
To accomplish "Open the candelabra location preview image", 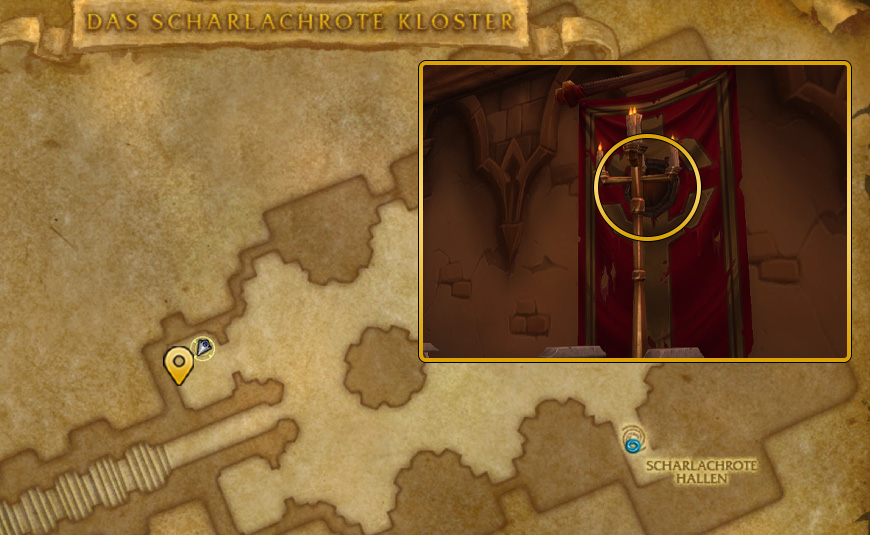I will 635,211.
